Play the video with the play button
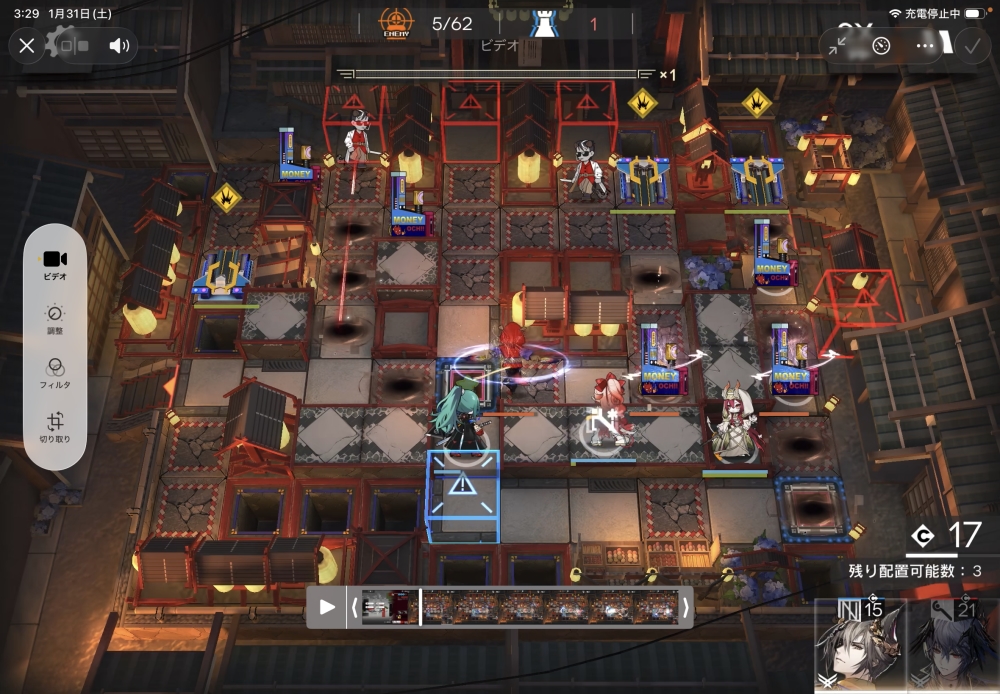Image resolution: width=1000 pixels, height=694 pixels. pyautogui.click(x=327, y=606)
